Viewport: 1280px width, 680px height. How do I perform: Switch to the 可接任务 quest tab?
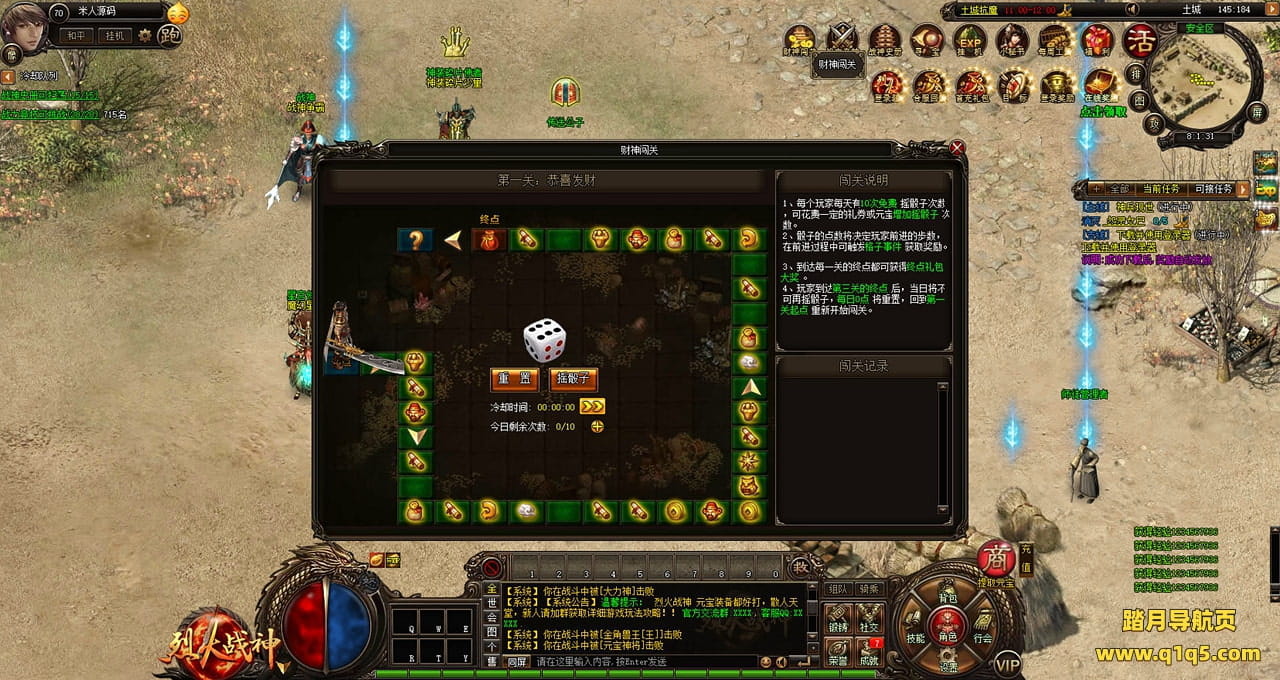click(1214, 189)
